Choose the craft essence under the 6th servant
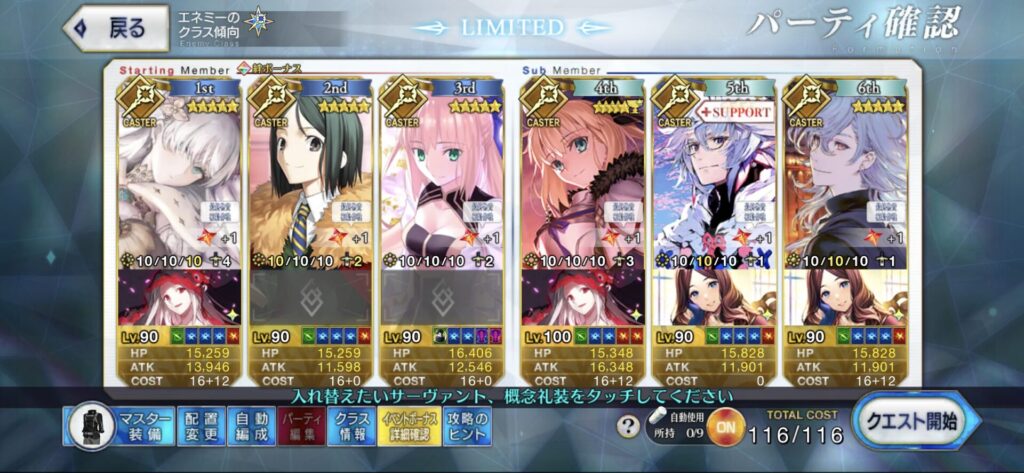This screenshot has height=473, width=1024. [848, 297]
